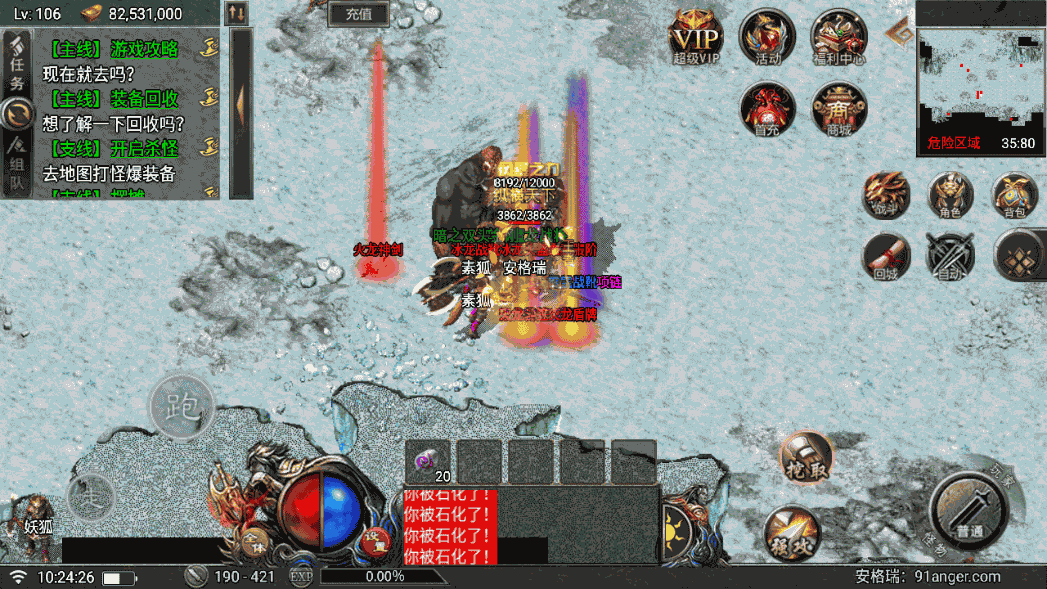Image resolution: width=1047 pixels, height=589 pixels.
Task: Toggle 自动 auto-combat
Action: coord(950,255)
